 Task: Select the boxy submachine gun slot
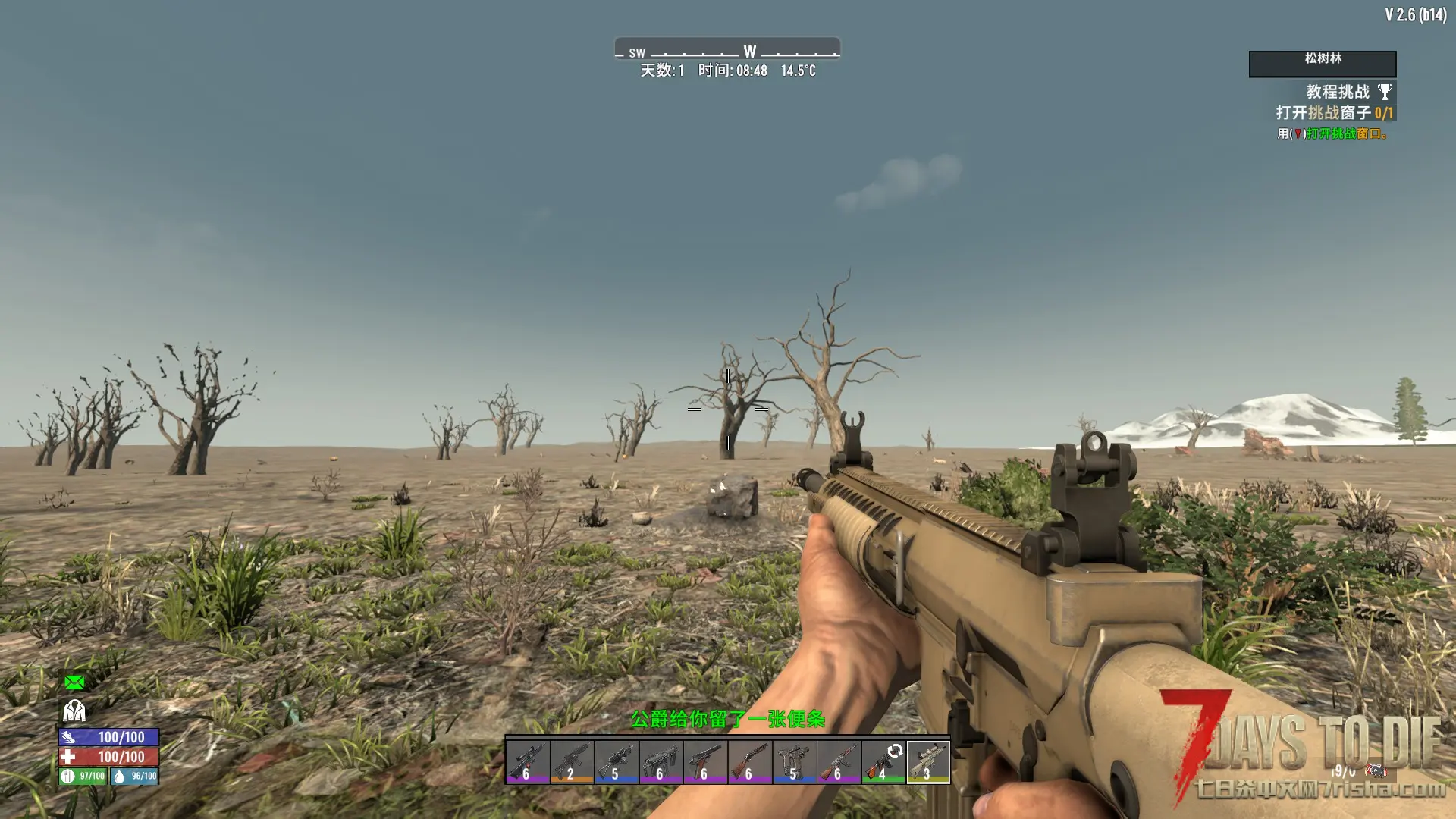[x=661, y=761]
